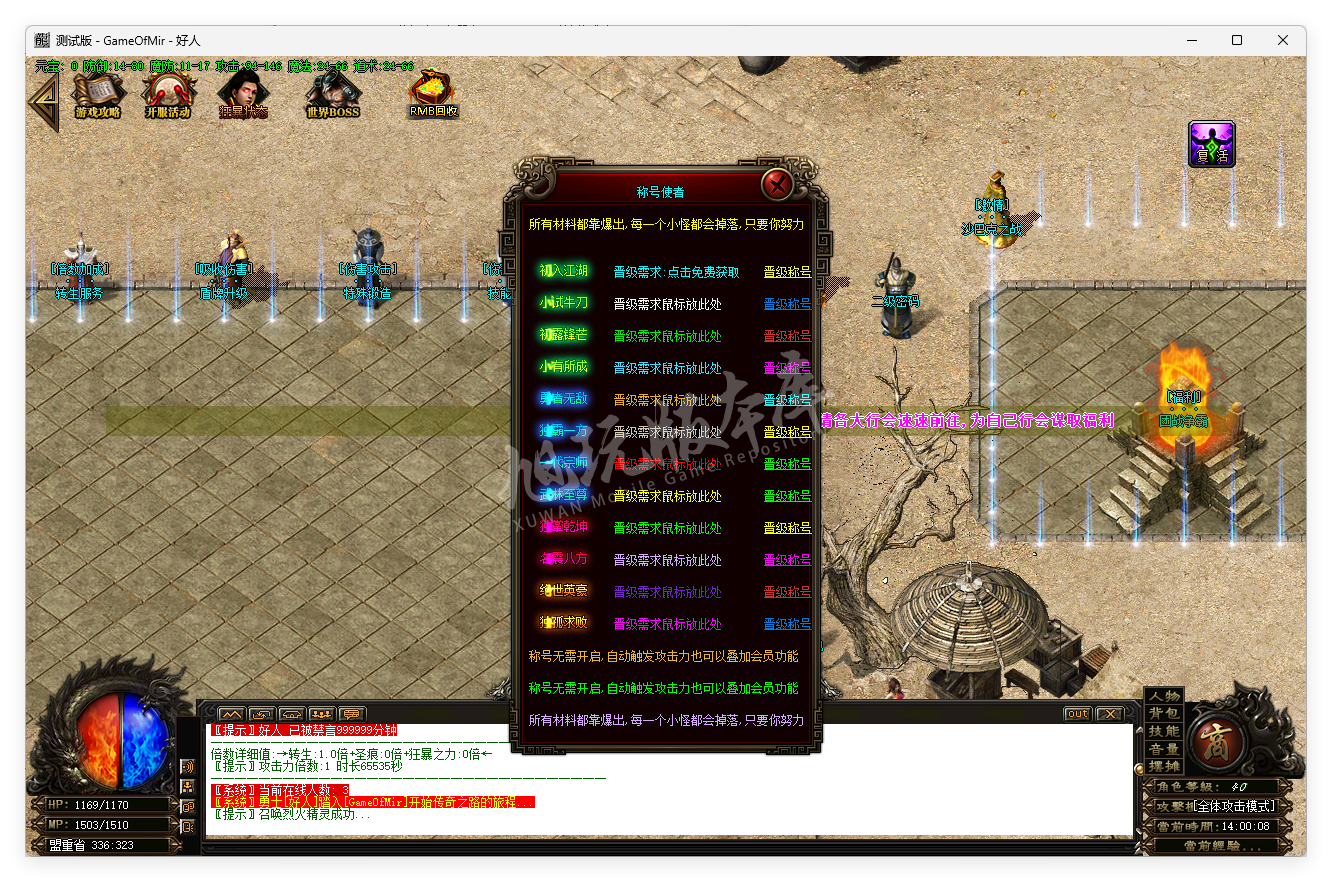Toggle the group chat channel icon
1332x882 pixels.
point(321,713)
